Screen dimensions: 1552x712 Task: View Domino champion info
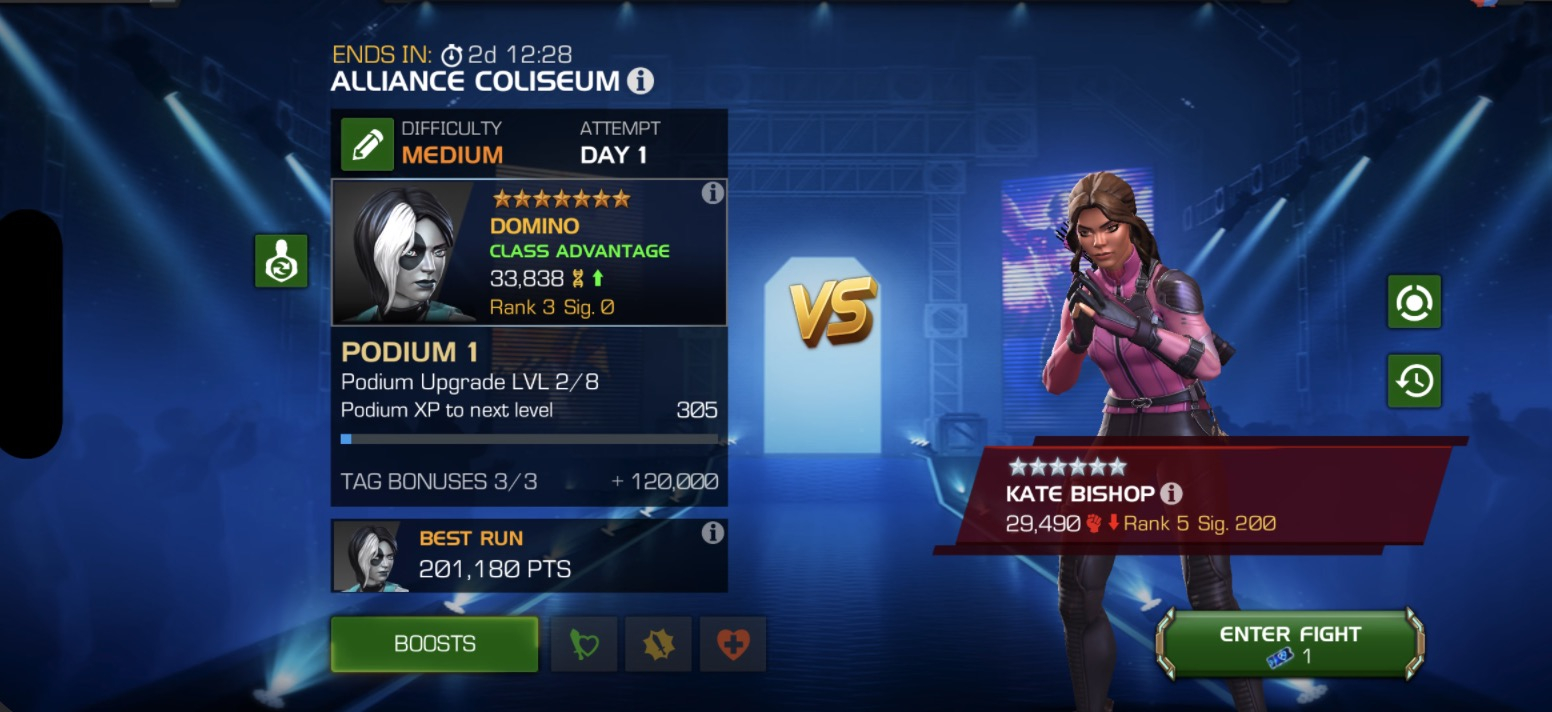[712, 193]
